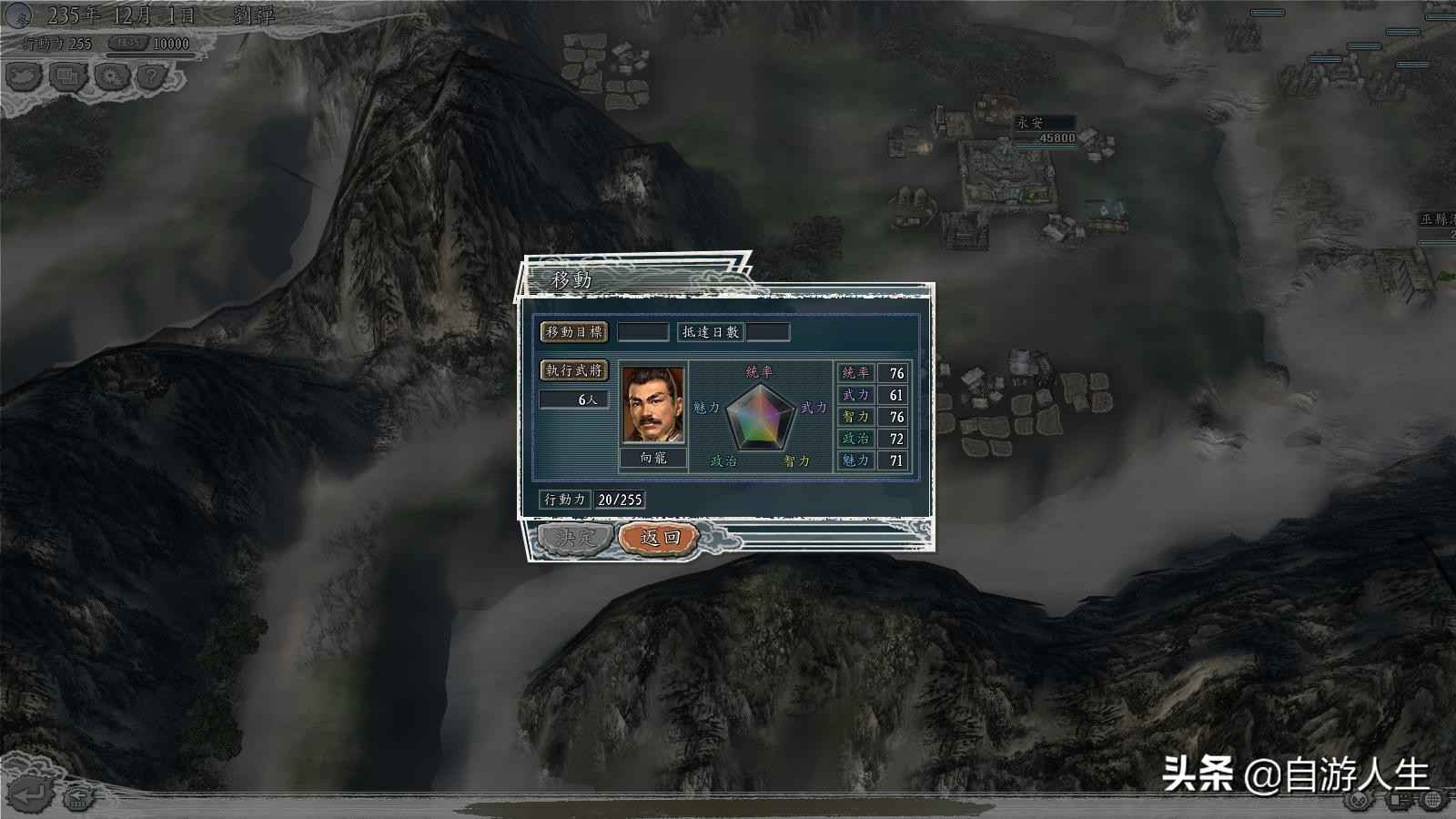Open the 執行武將 officer selection
The width and height of the screenshot is (1456, 819).
pos(573,370)
